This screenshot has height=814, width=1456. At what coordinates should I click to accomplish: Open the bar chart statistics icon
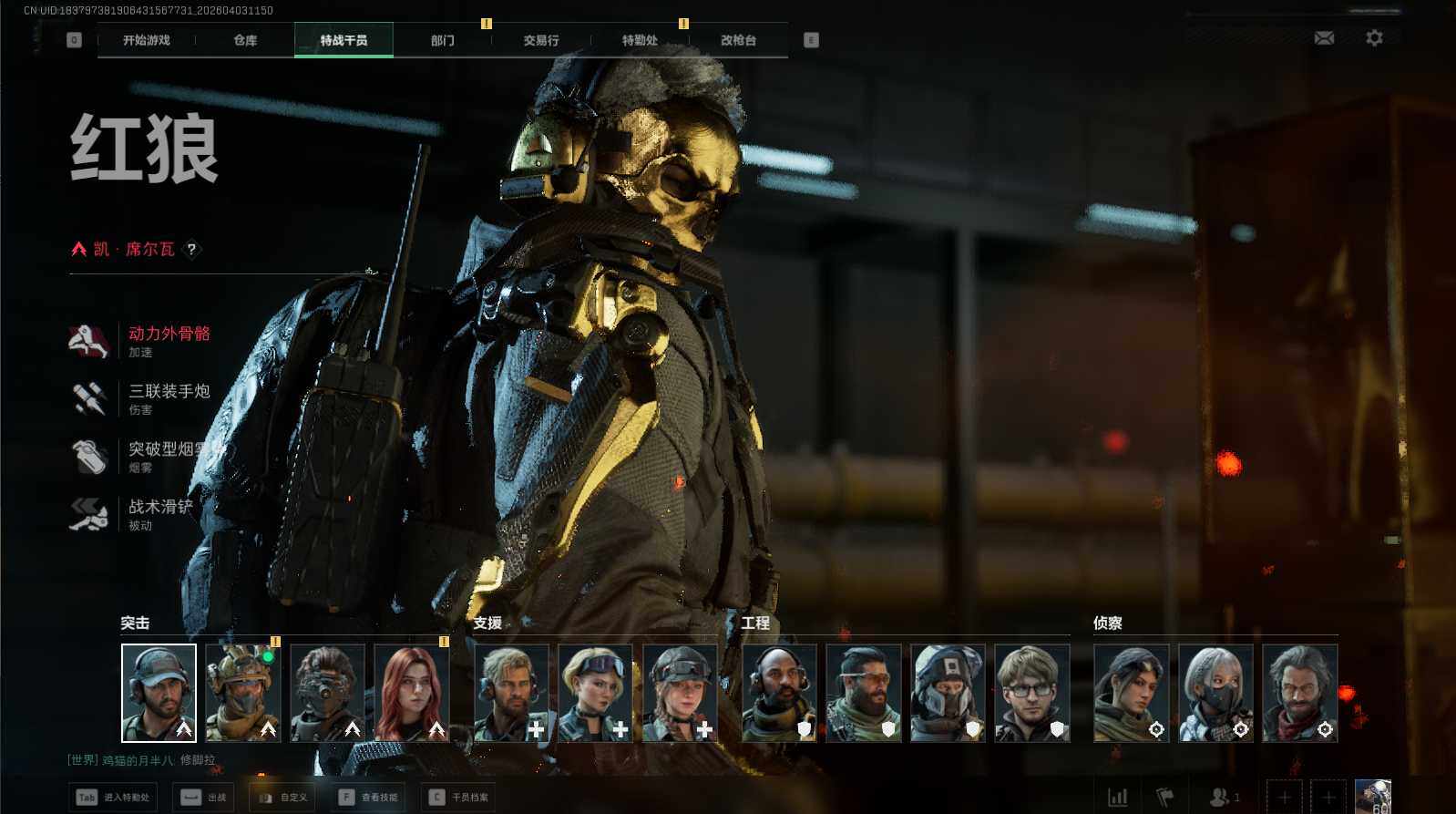[x=1118, y=798]
